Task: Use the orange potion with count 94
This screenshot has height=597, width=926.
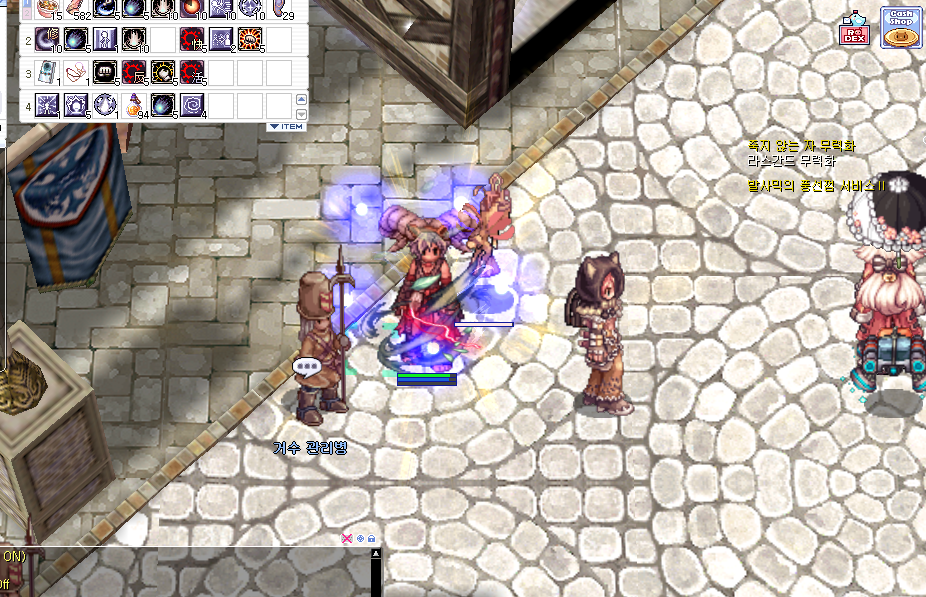Action: click(x=134, y=105)
